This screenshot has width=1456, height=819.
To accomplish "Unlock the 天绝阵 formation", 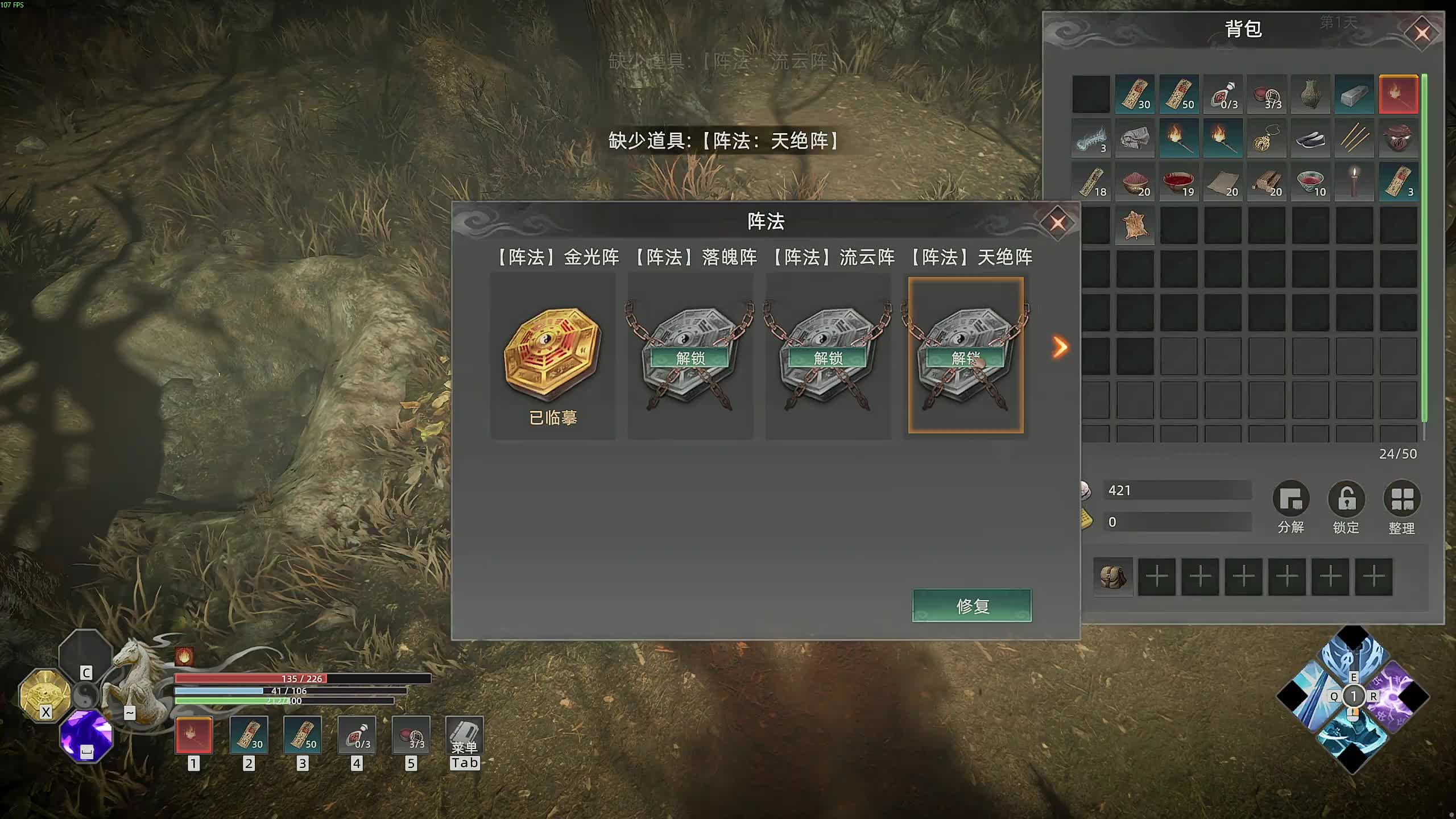I will pyautogui.click(x=965, y=358).
